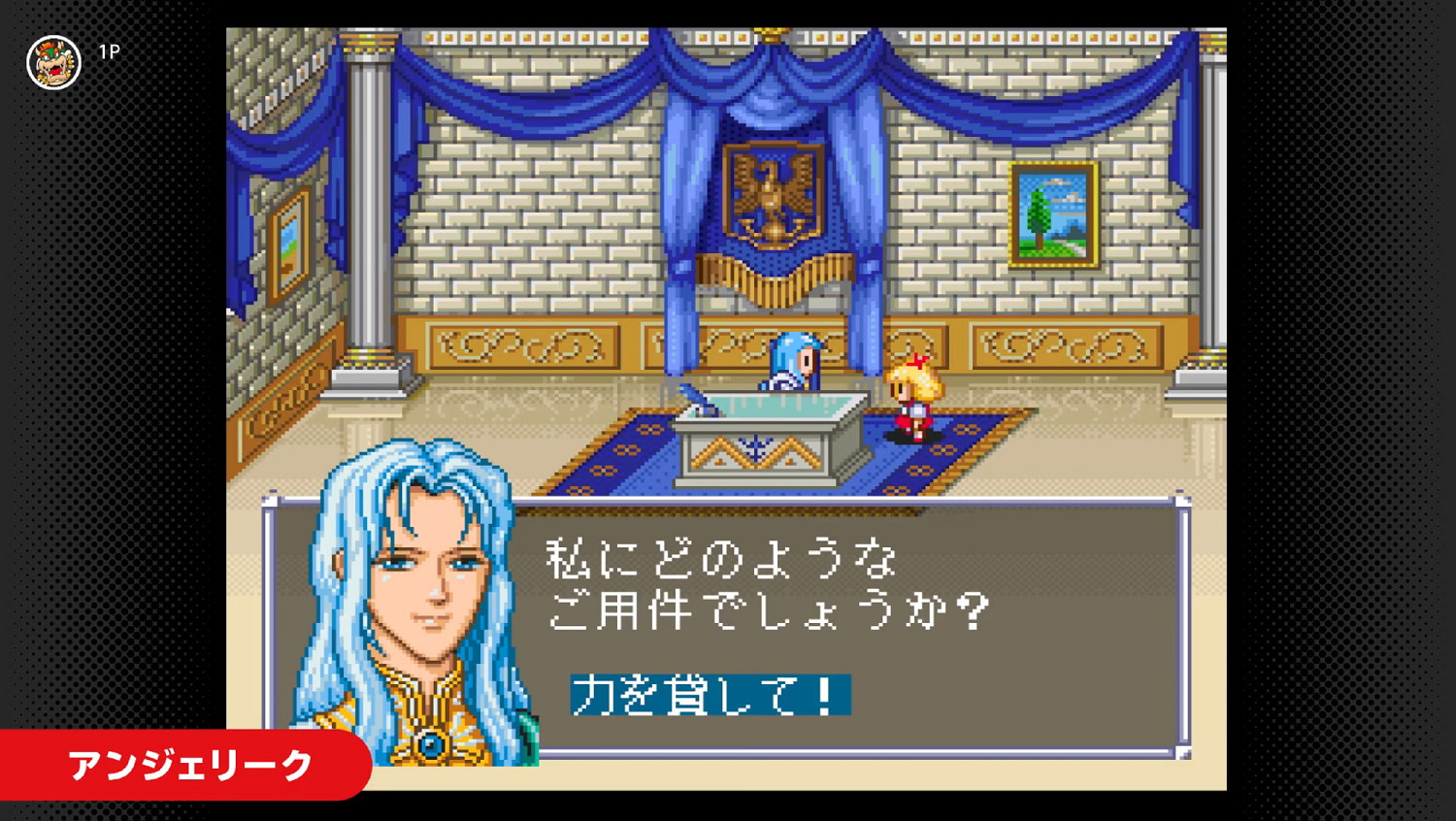Click the Bowser 1P player icon
1456x821 pixels.
[53, 60]
